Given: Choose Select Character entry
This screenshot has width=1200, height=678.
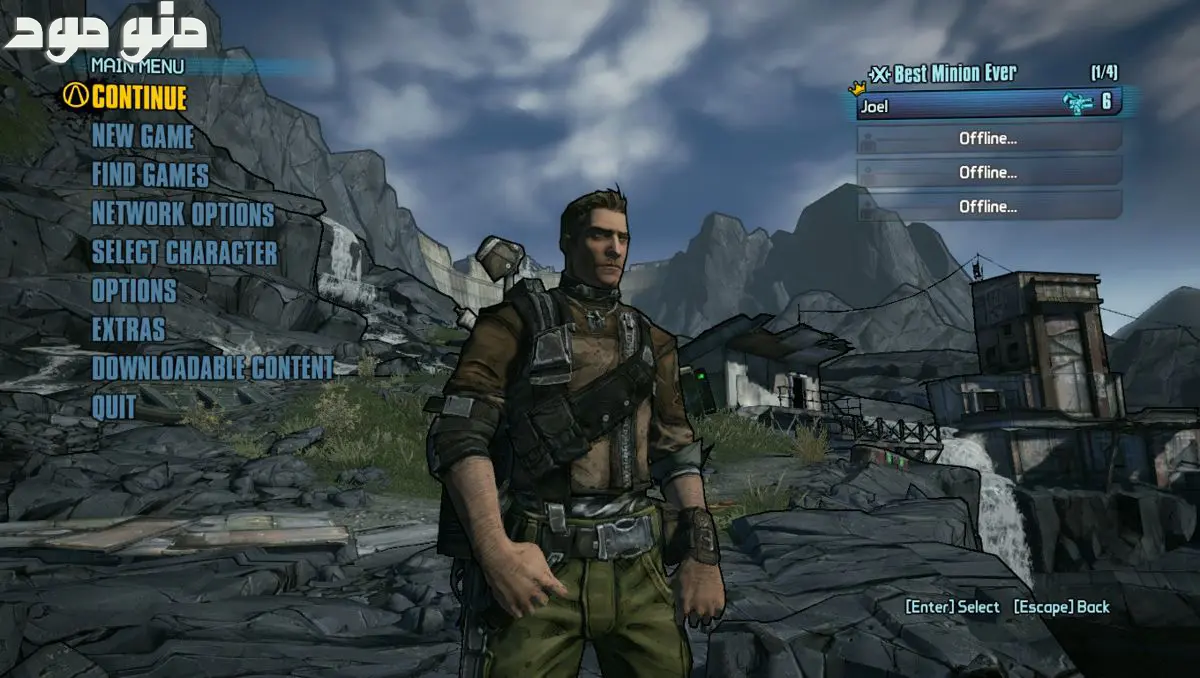Looking at the screenshot, I should point(185,252).
